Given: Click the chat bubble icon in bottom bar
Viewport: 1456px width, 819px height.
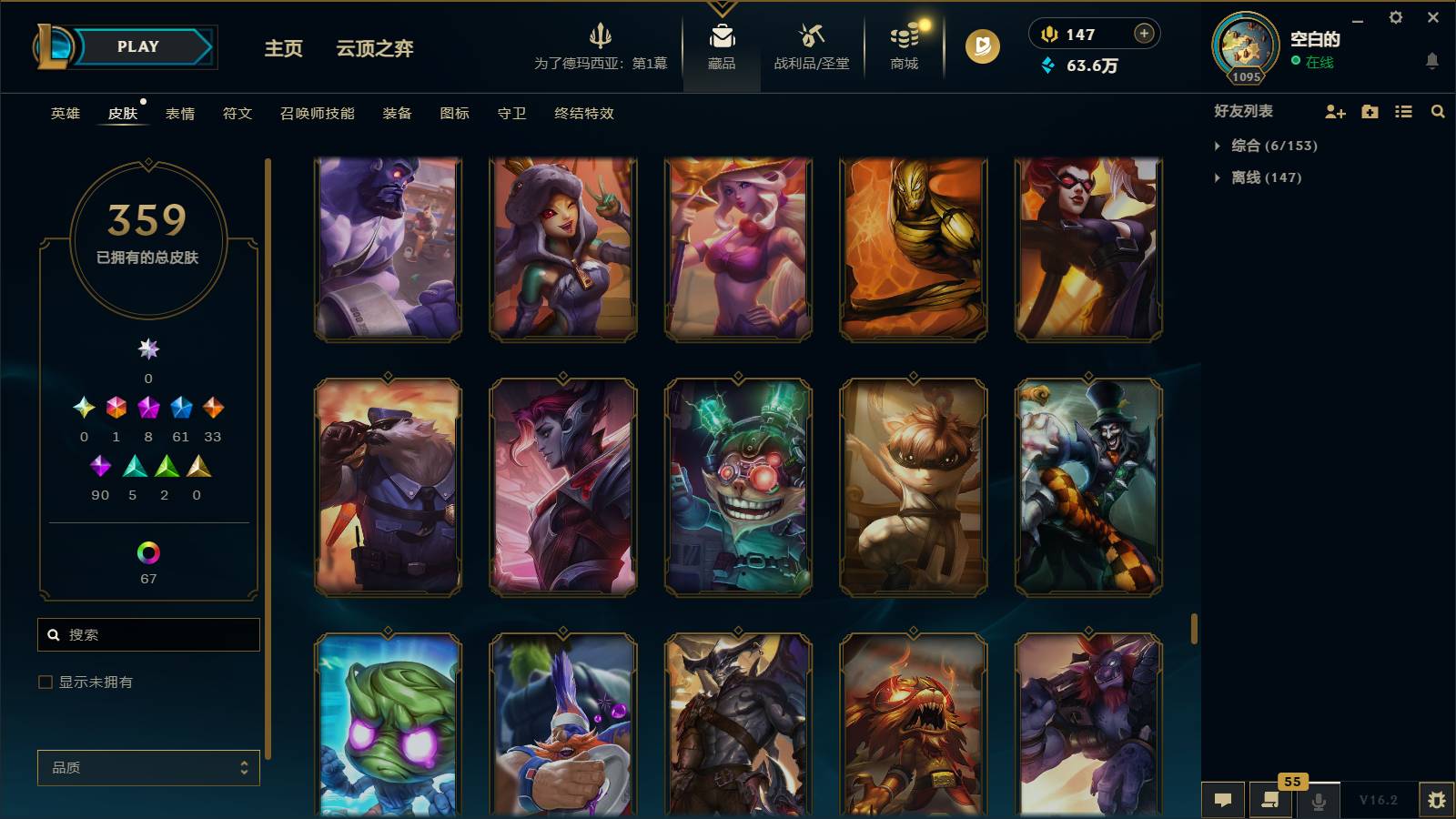Looking at the screenshot, I should point(1224,799).
